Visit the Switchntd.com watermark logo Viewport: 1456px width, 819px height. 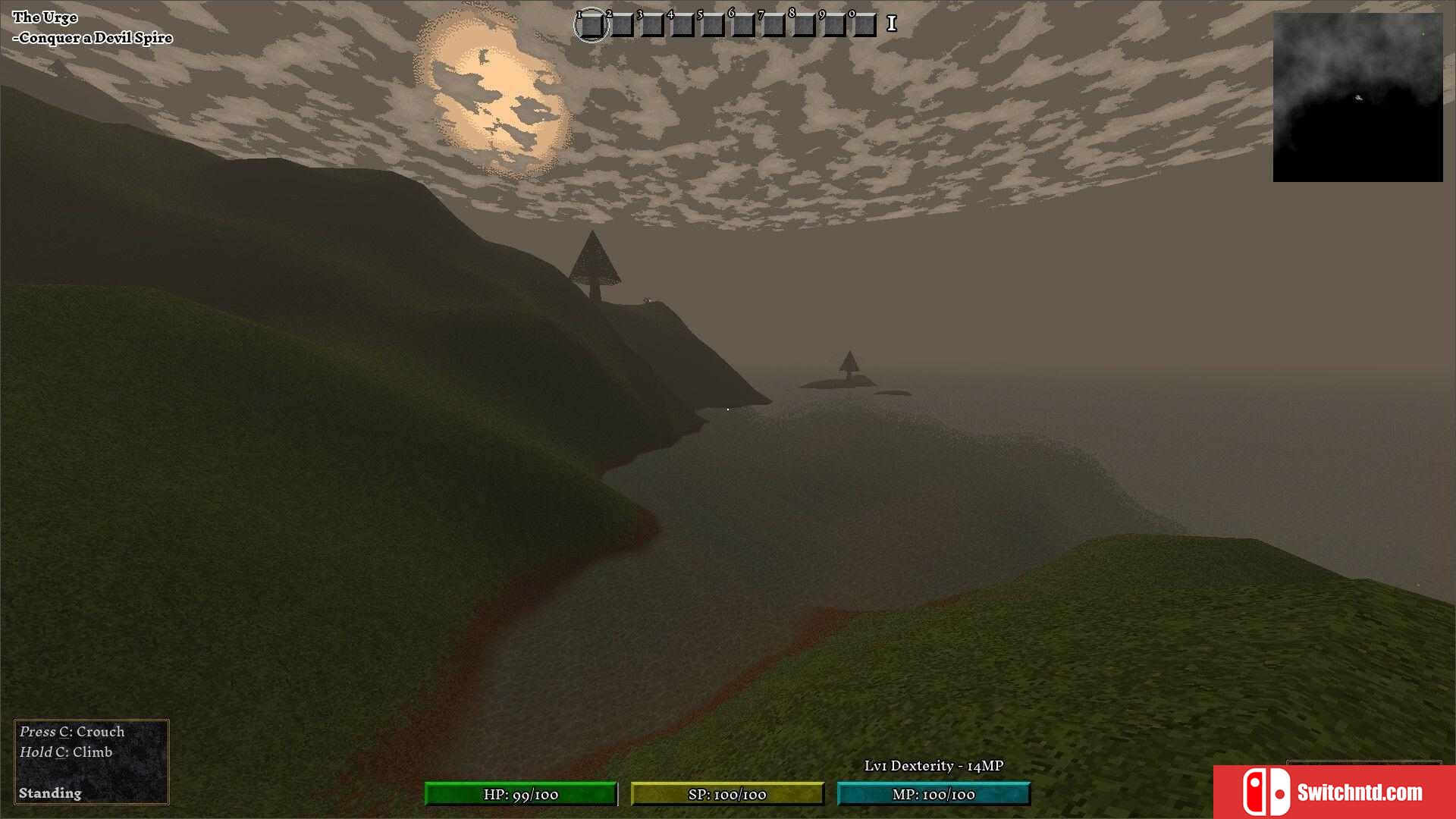click(1334, 792)
